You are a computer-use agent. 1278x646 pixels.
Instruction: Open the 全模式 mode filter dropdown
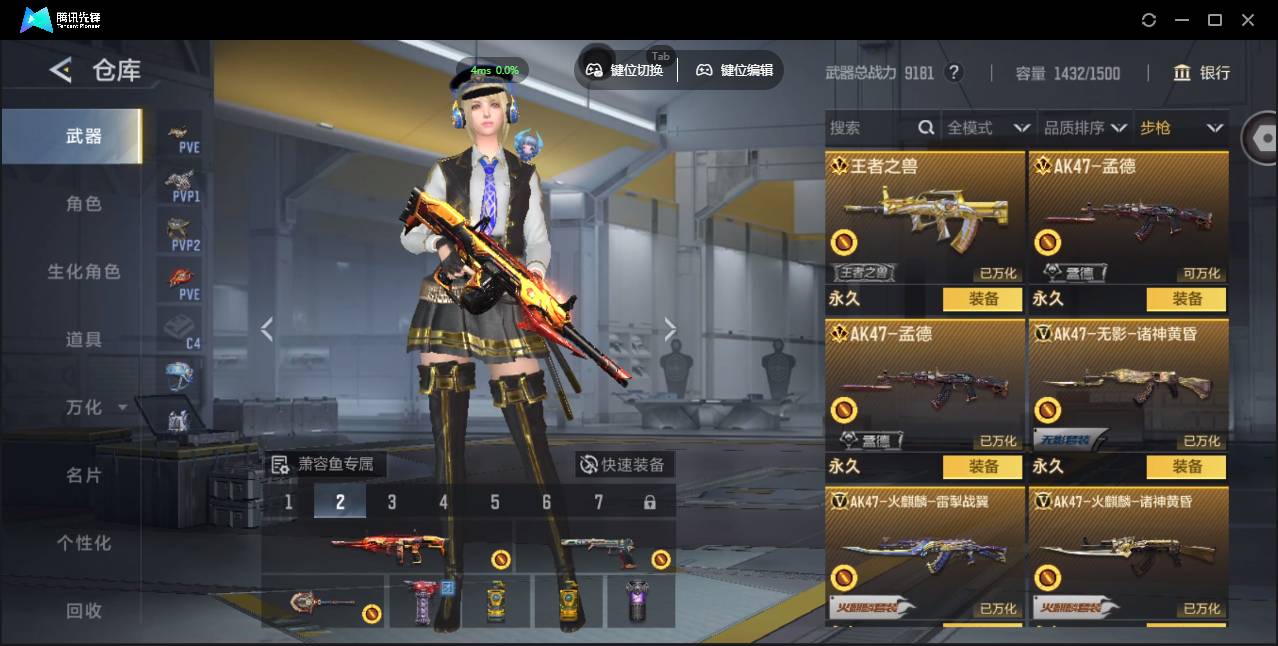987,128
